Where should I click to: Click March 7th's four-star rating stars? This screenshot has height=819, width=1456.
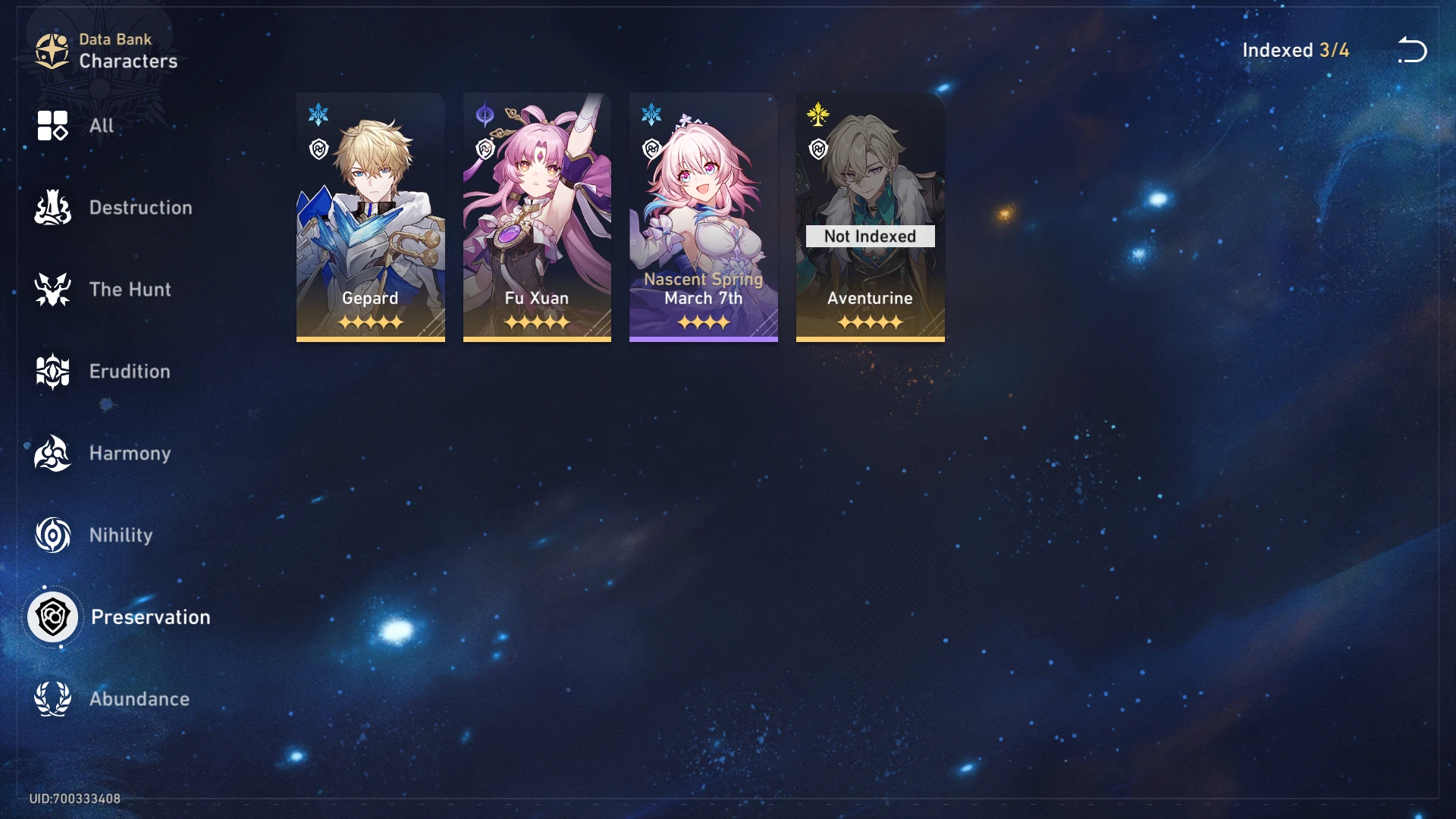(x=704, y=322)
